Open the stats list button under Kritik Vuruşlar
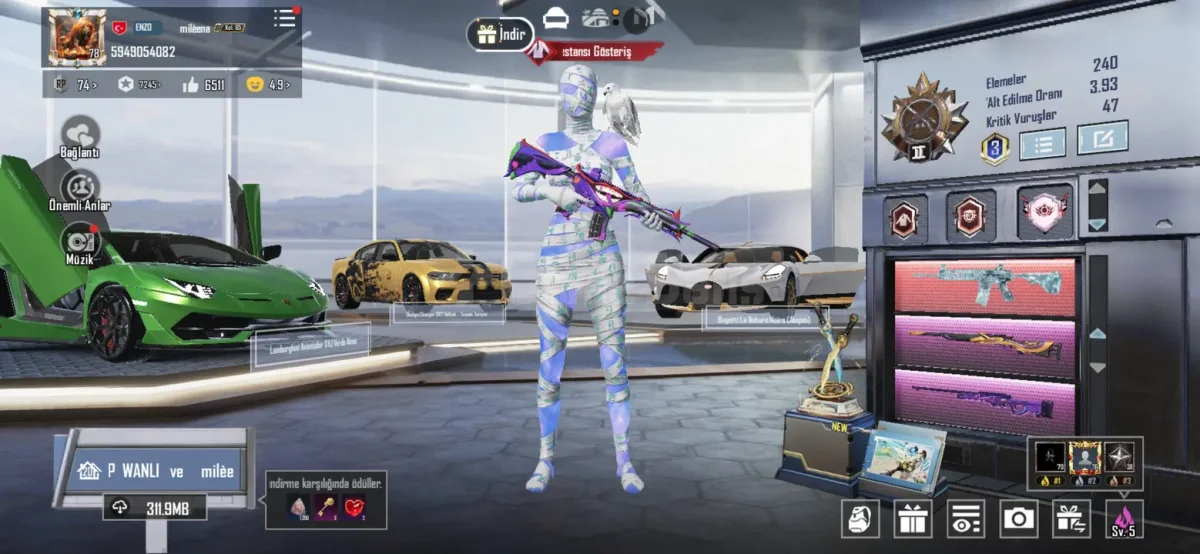 (1041, 144)
